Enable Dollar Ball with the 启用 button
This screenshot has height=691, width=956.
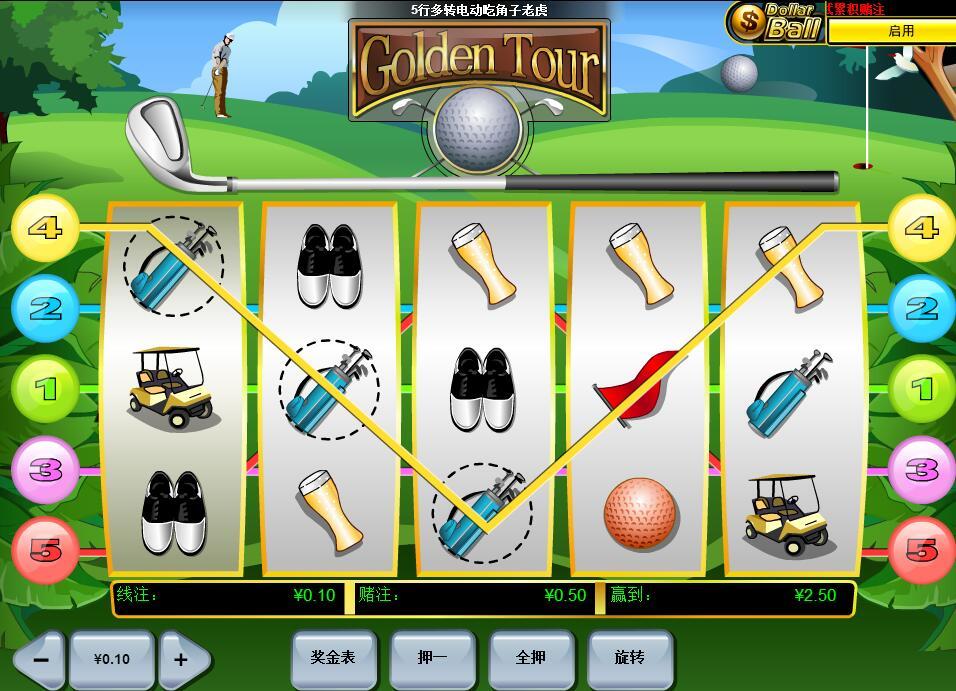900,31
